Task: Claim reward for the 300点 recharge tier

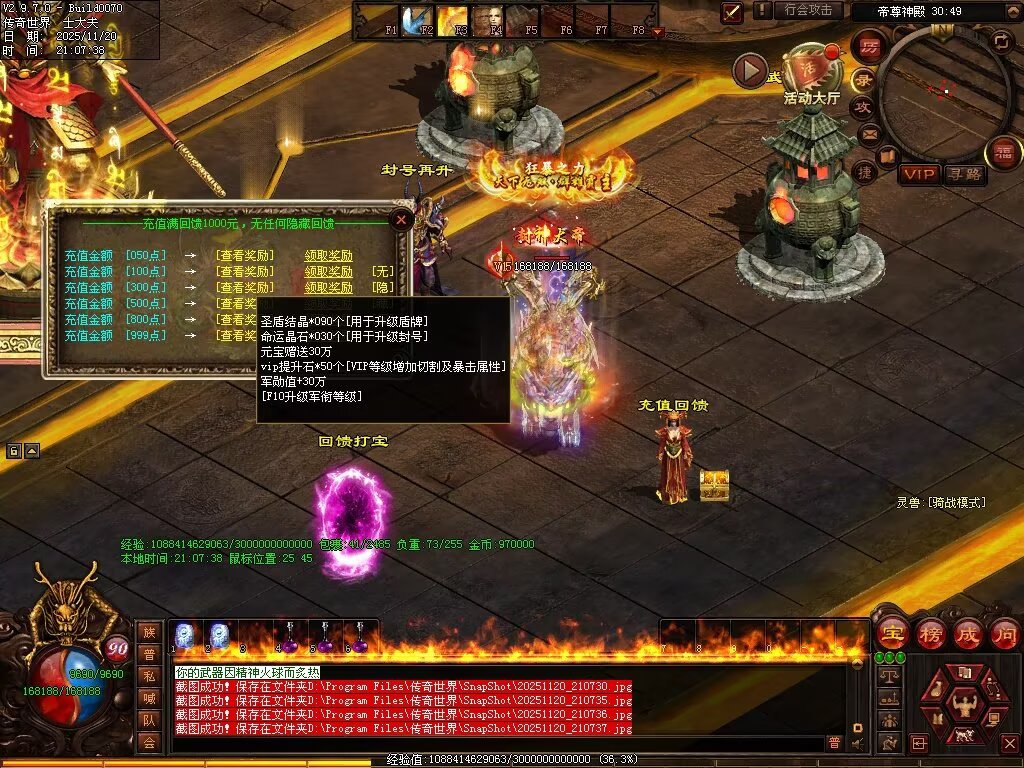Action: [328, 288]
